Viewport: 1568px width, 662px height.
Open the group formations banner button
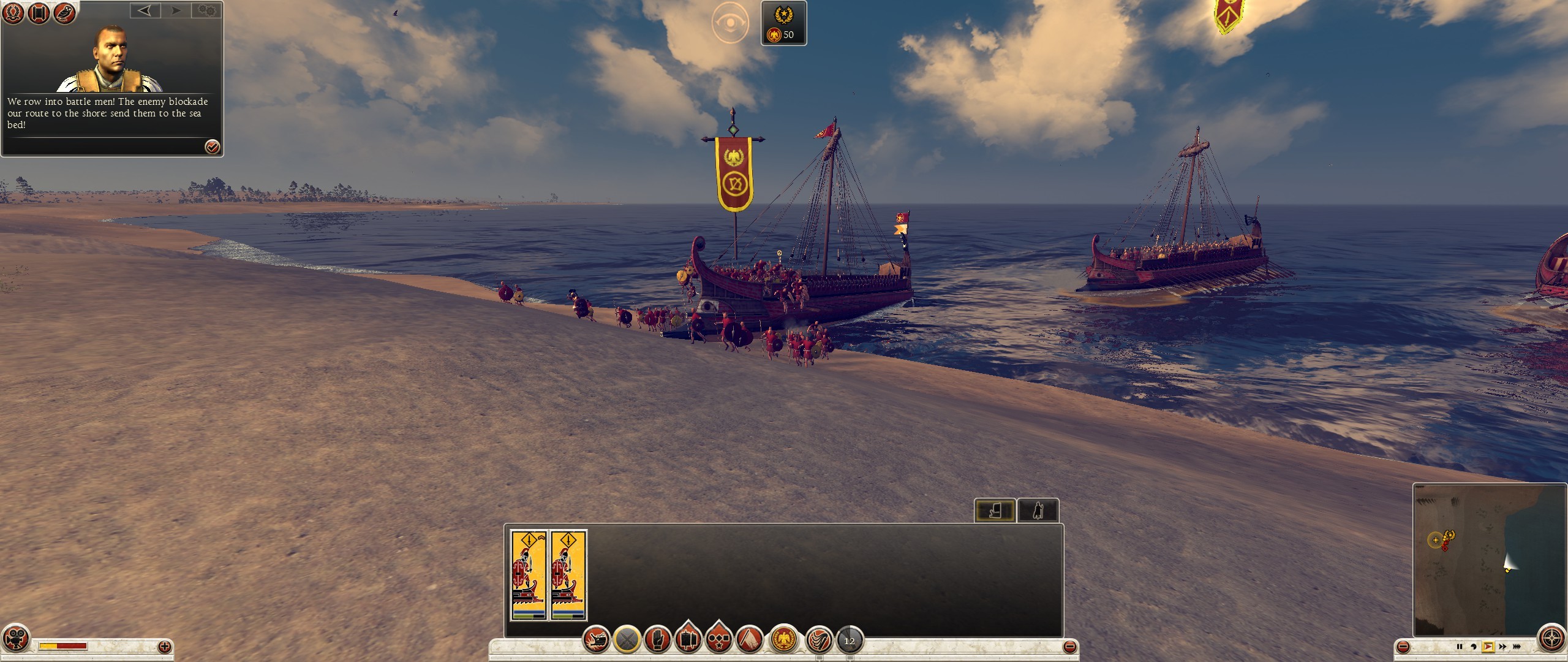coord(688,641)
